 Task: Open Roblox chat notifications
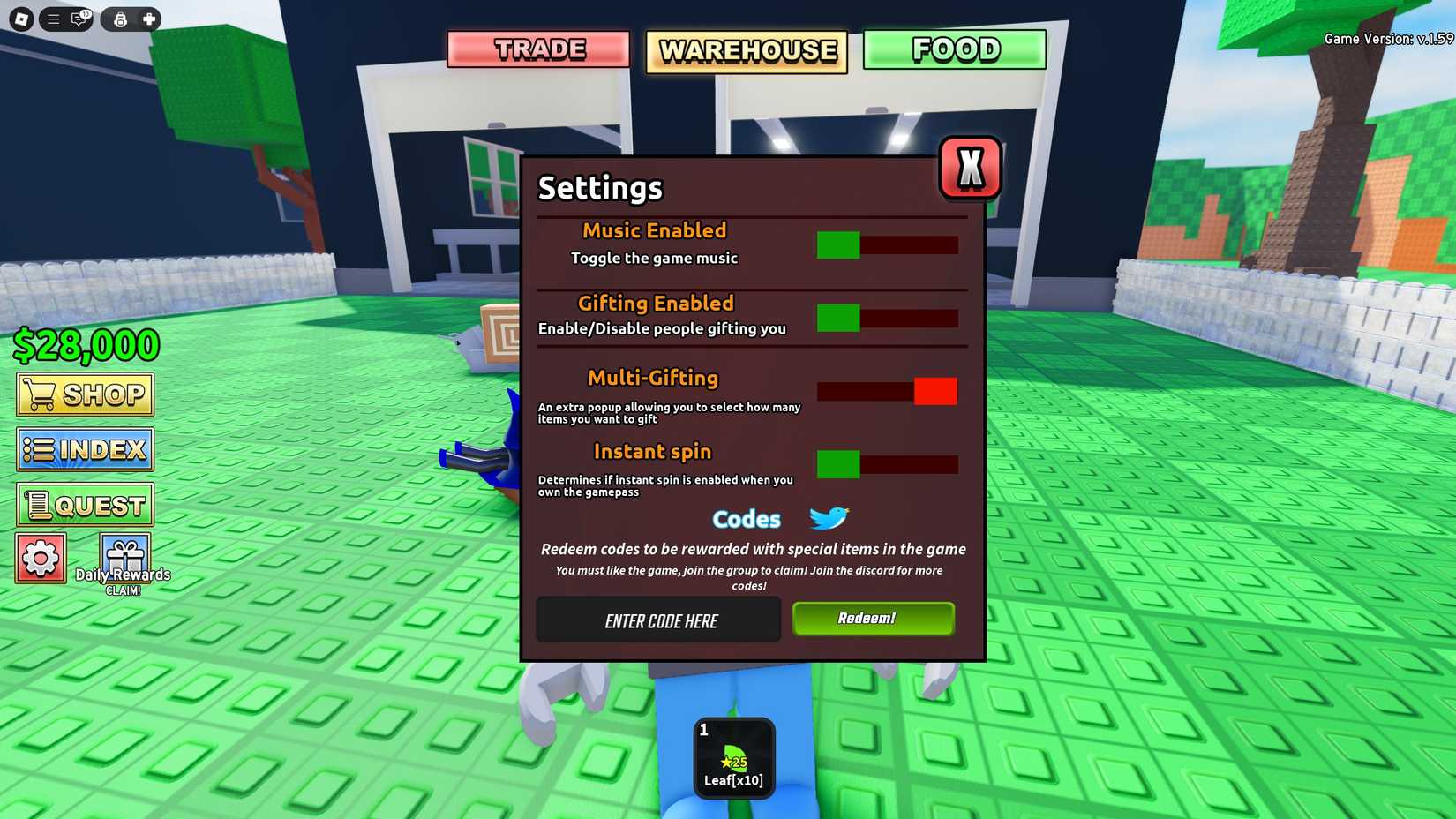coord(79,19)
